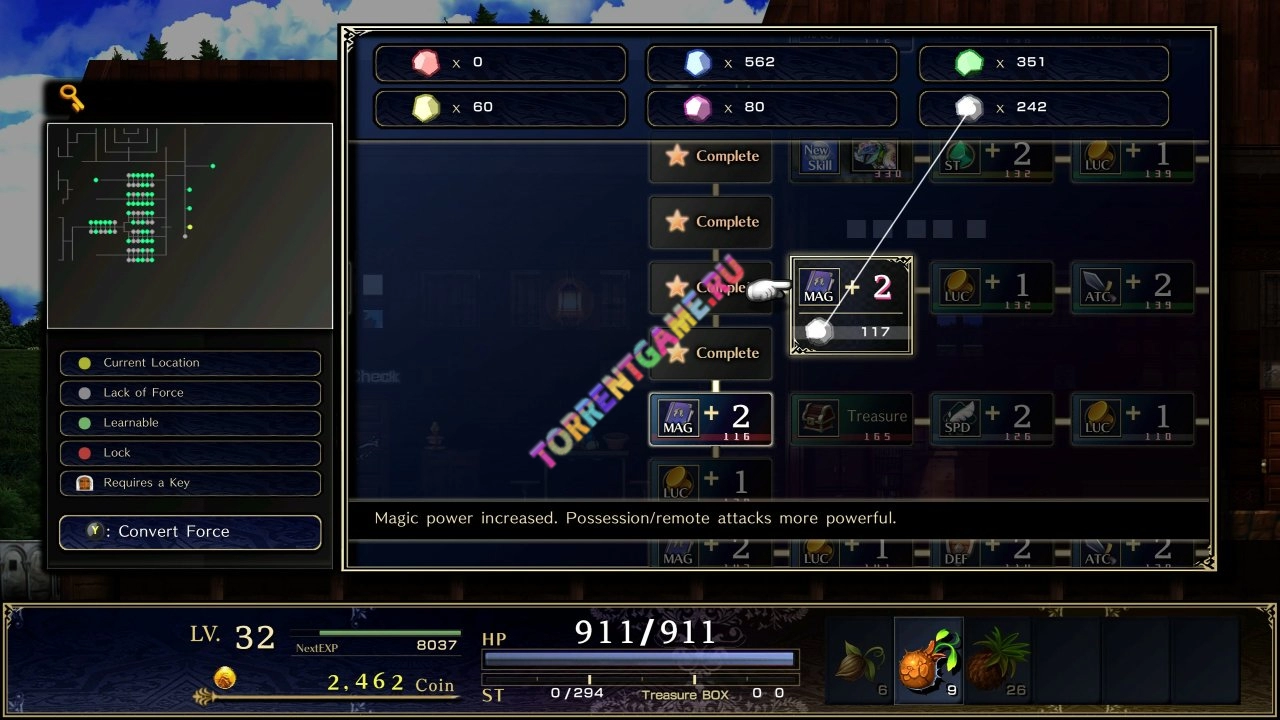Click the Lock legend entry
Image resolution: width=1280 pixels, height=720 pixels.
(190, 453)
